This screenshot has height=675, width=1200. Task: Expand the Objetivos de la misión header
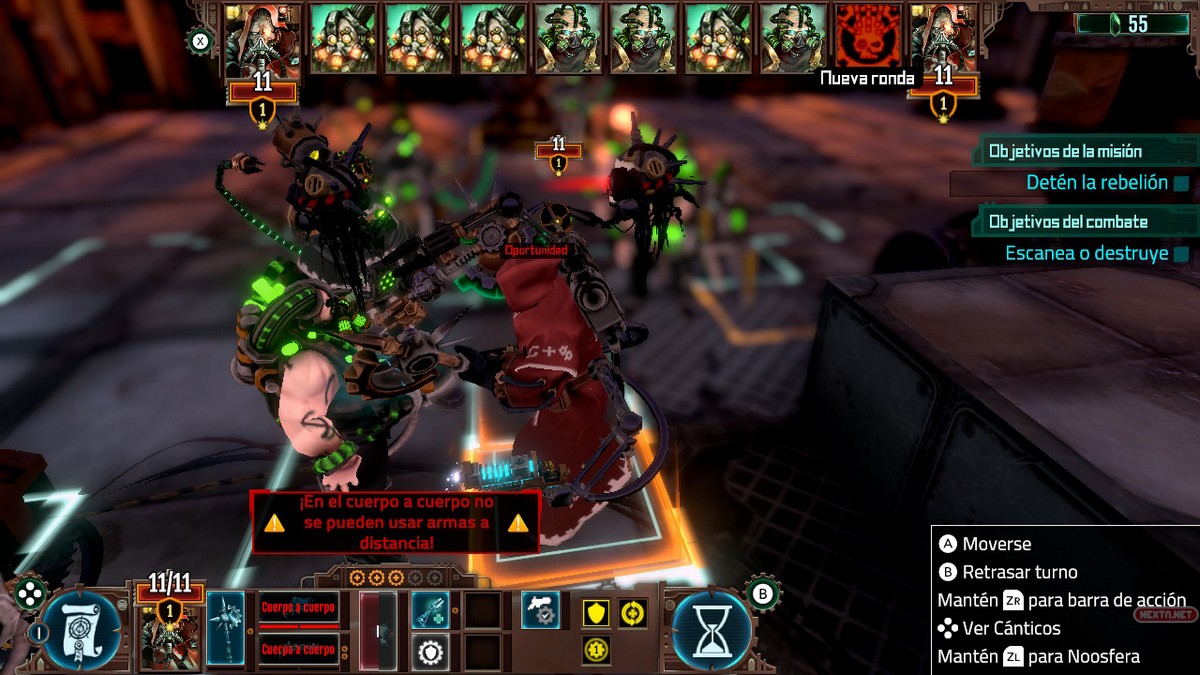point(1084,151)
